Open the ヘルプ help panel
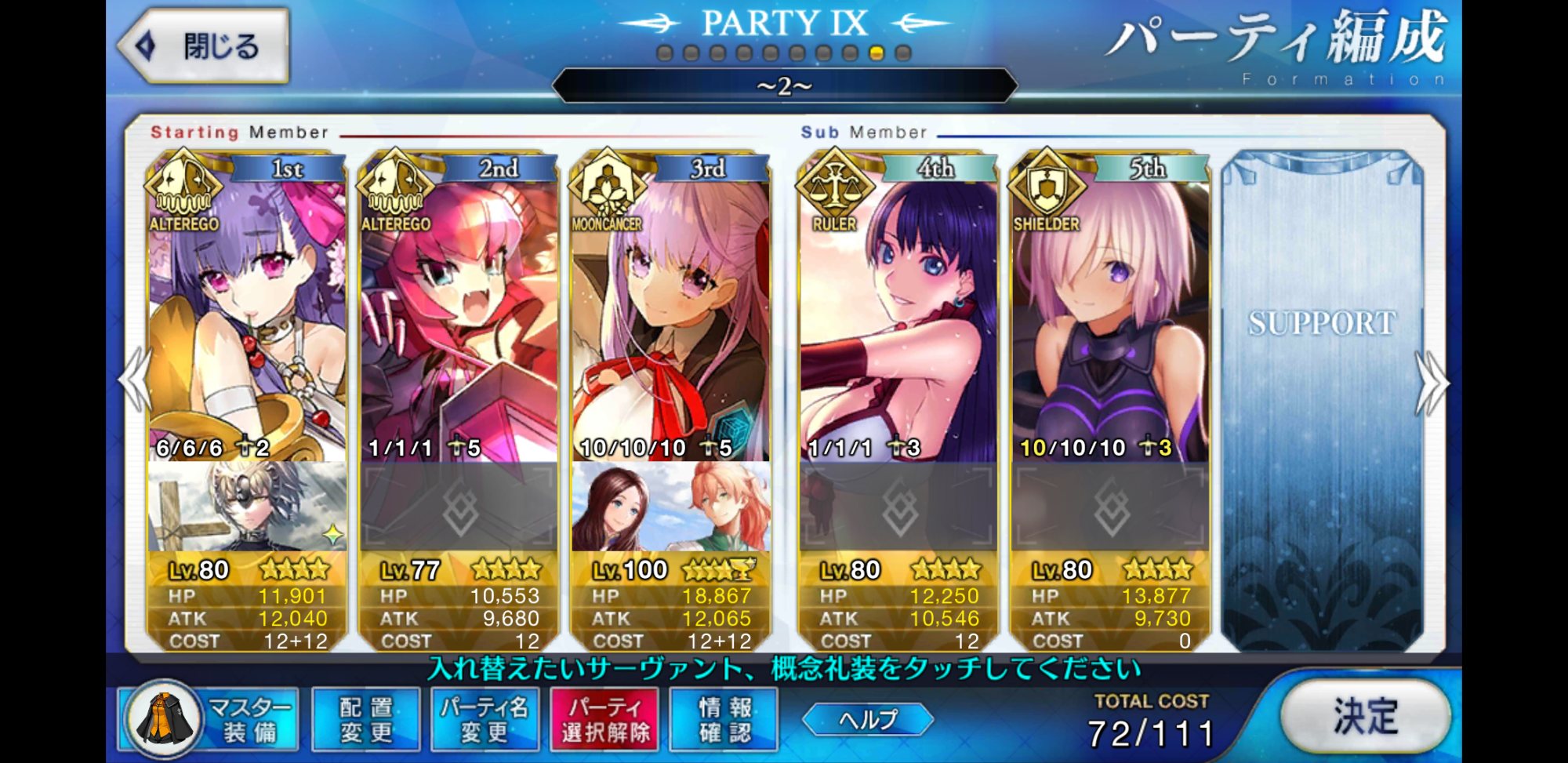1568x763 pixels. click(868, 719)
